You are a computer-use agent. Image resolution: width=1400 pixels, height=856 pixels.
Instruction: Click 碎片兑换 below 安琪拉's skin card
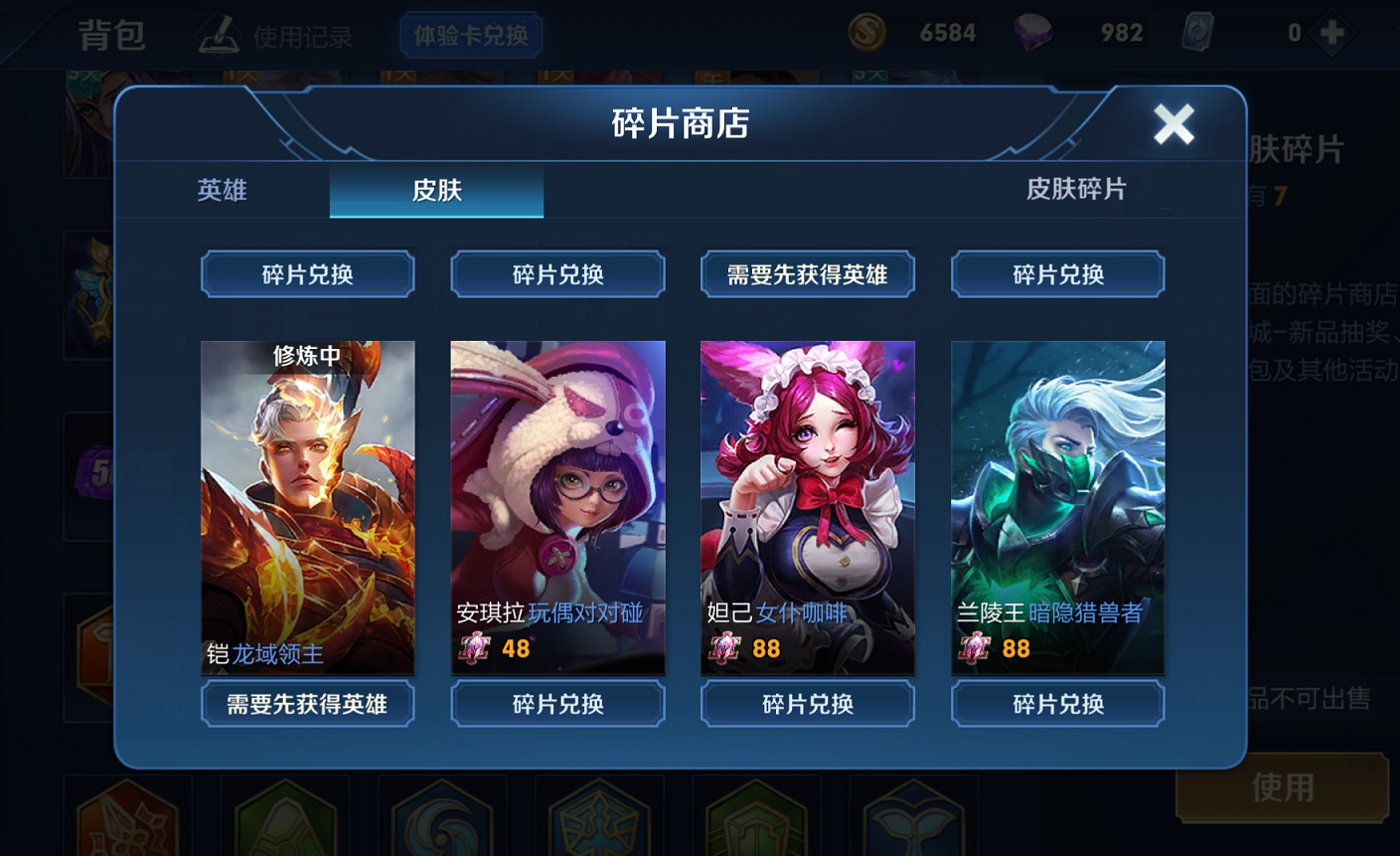tap(556, 704)
